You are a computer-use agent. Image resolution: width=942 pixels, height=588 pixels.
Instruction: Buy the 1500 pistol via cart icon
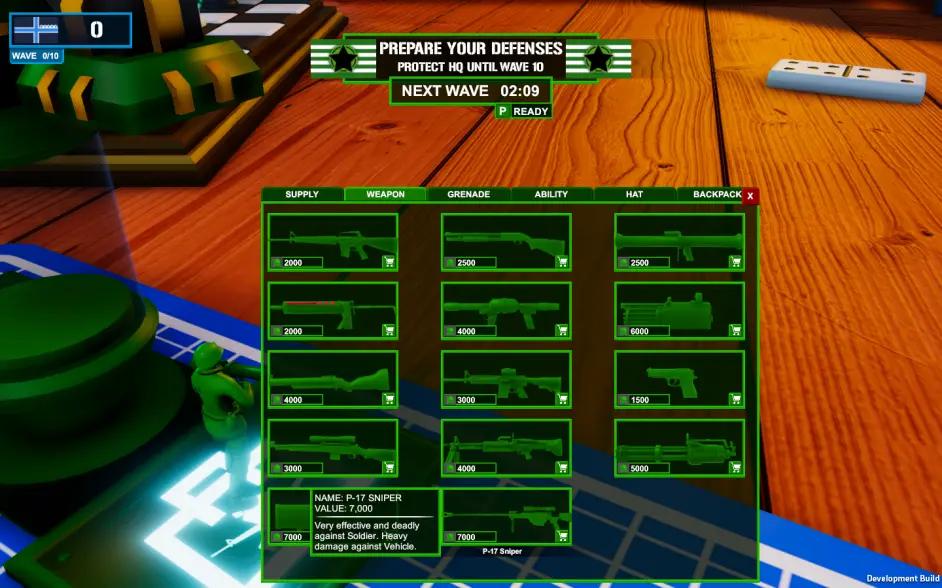click(735, 399)
